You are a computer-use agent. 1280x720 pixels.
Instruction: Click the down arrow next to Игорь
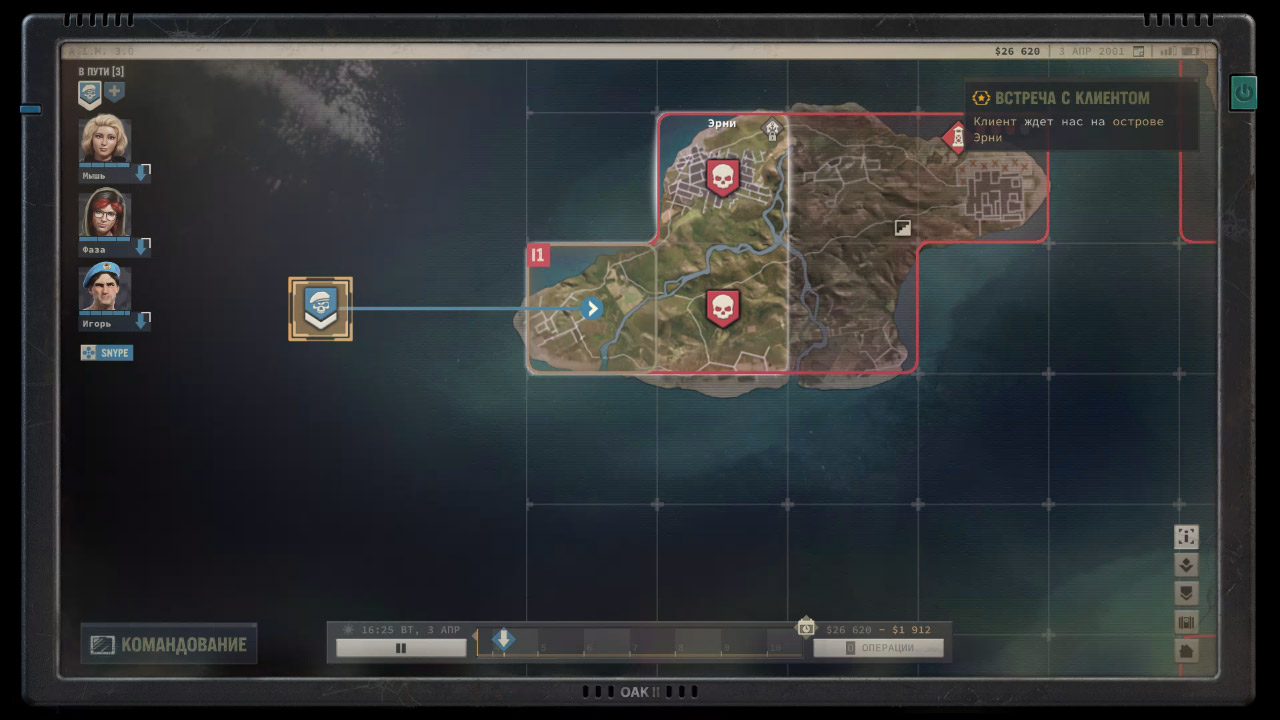point(141,320)
